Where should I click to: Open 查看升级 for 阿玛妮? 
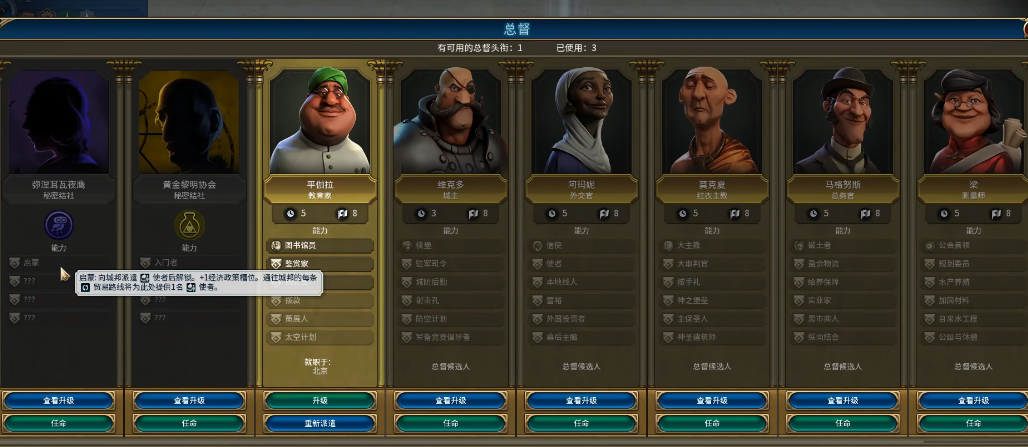(582, 401)
